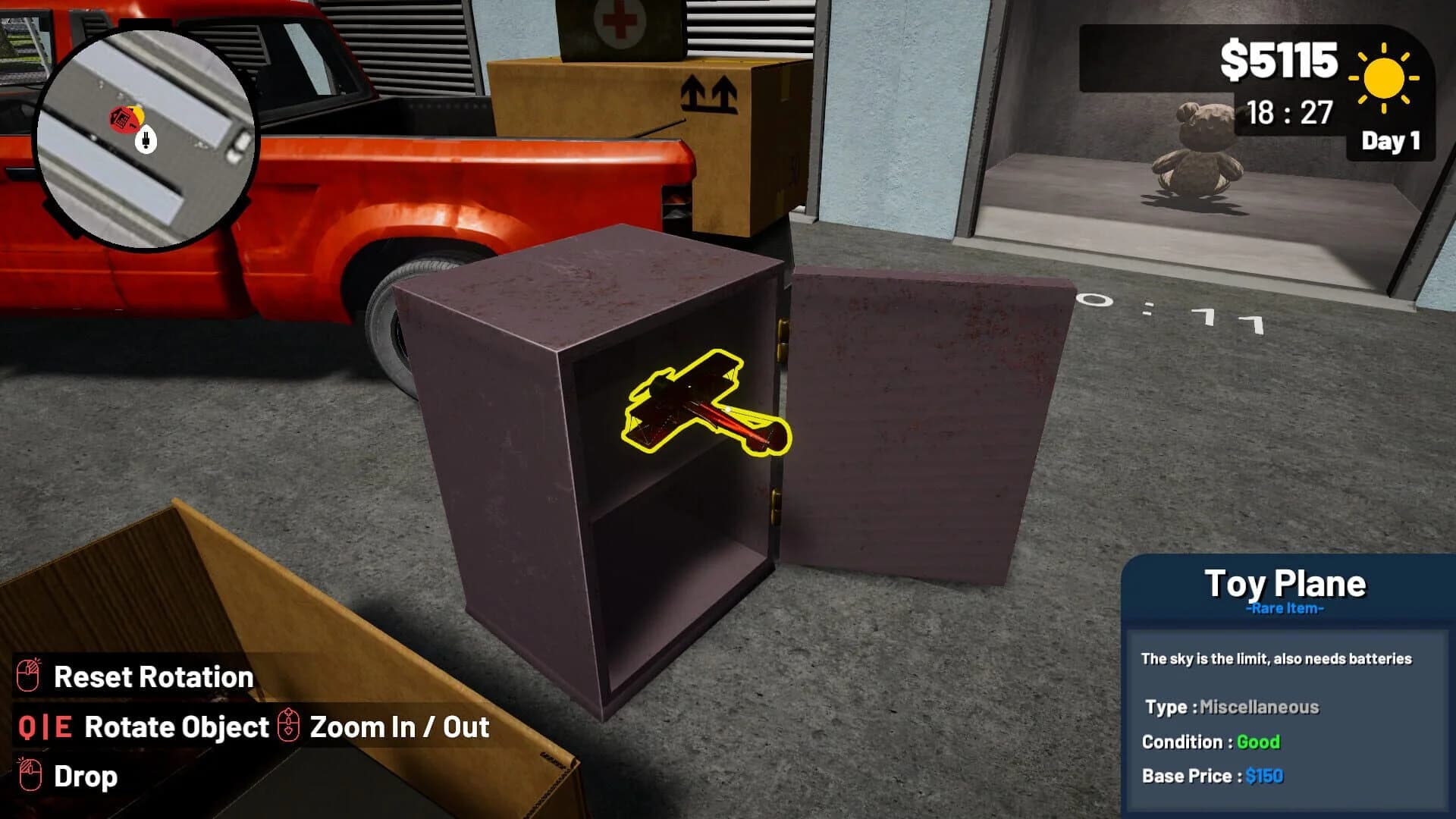Click the microphone indicator on the minimap
This screenshot has width=1456, height=819.
point(147,139)
